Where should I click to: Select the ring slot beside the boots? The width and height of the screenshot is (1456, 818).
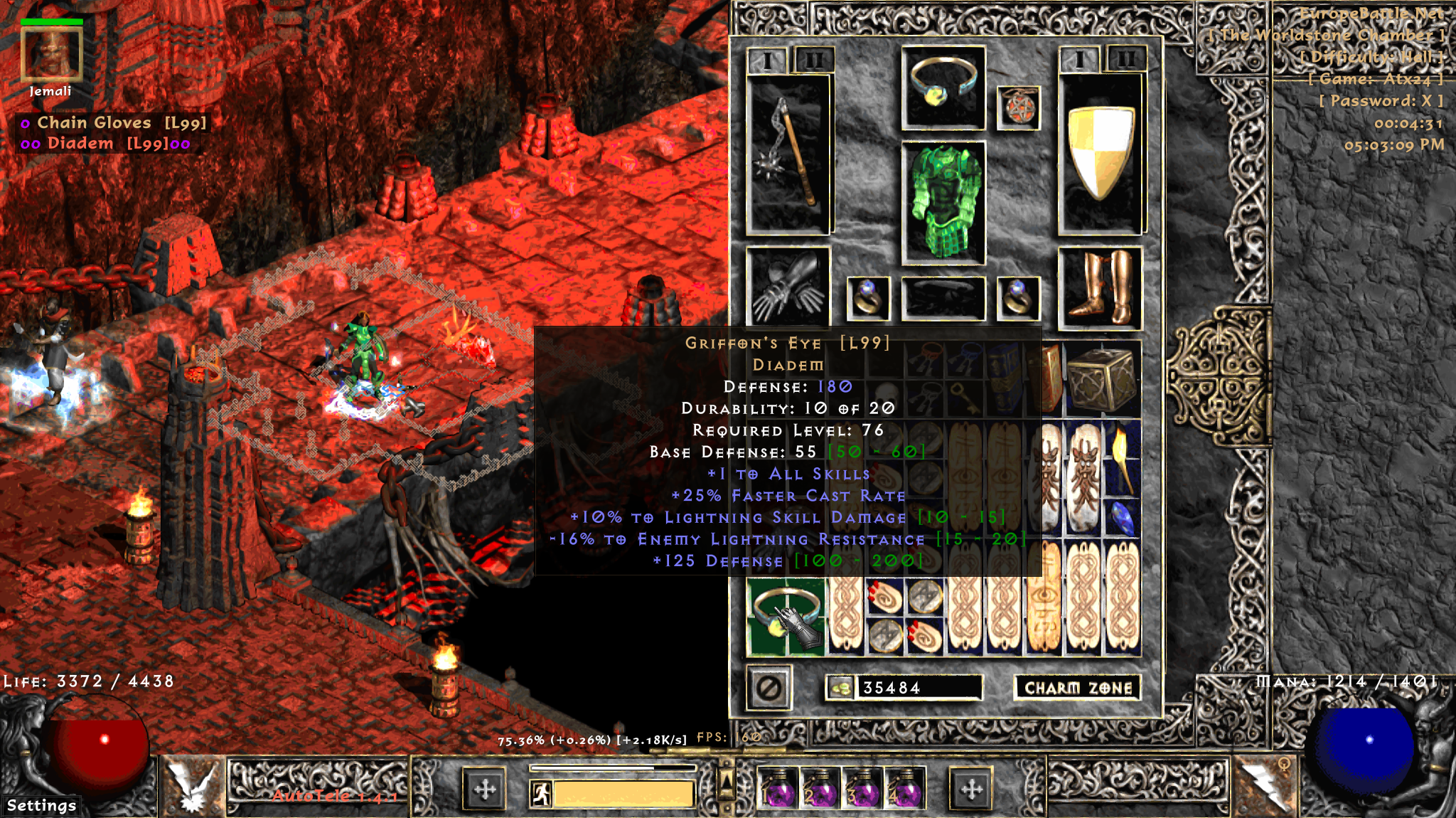point(1018,298)
